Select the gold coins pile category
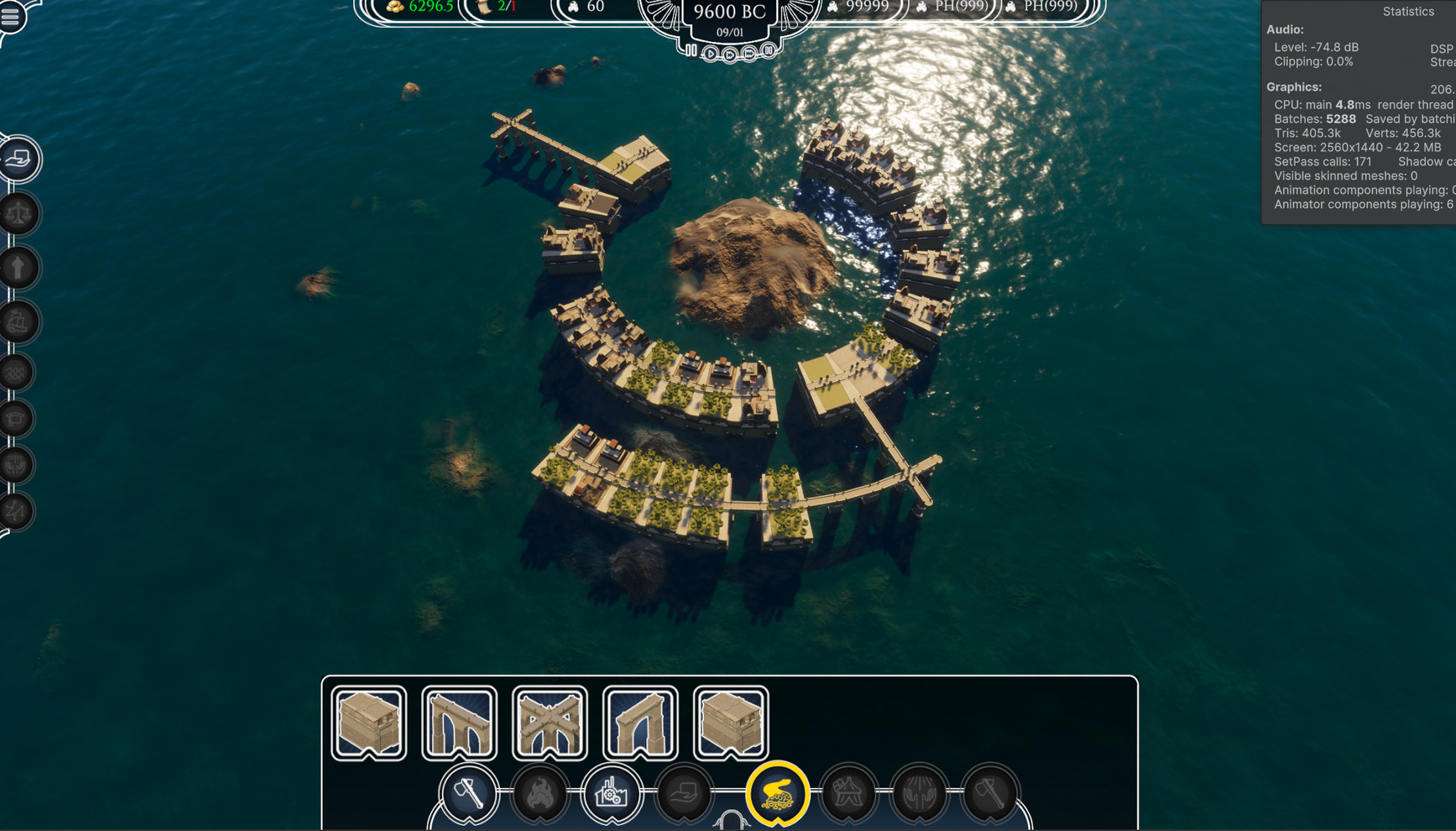The image size is (1456, 831). tap(777, 794)
